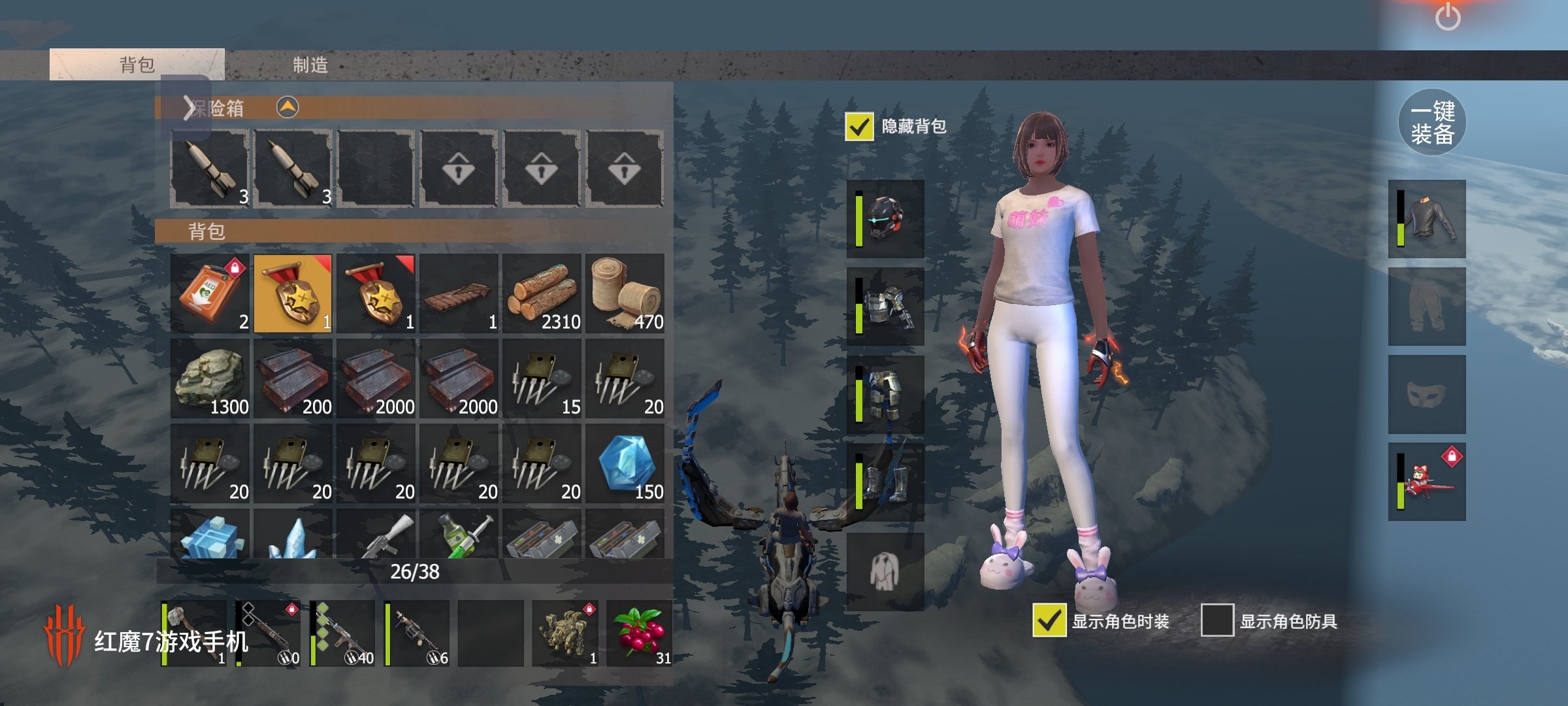Collapse the 保险箱 safe section arrow
Screen dimensions: 1568x706
coord(287,107)
